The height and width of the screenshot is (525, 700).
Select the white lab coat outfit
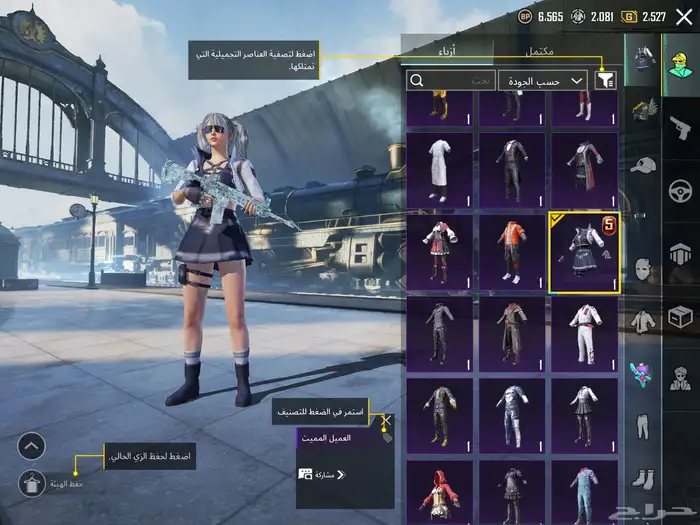click(440, 169)
